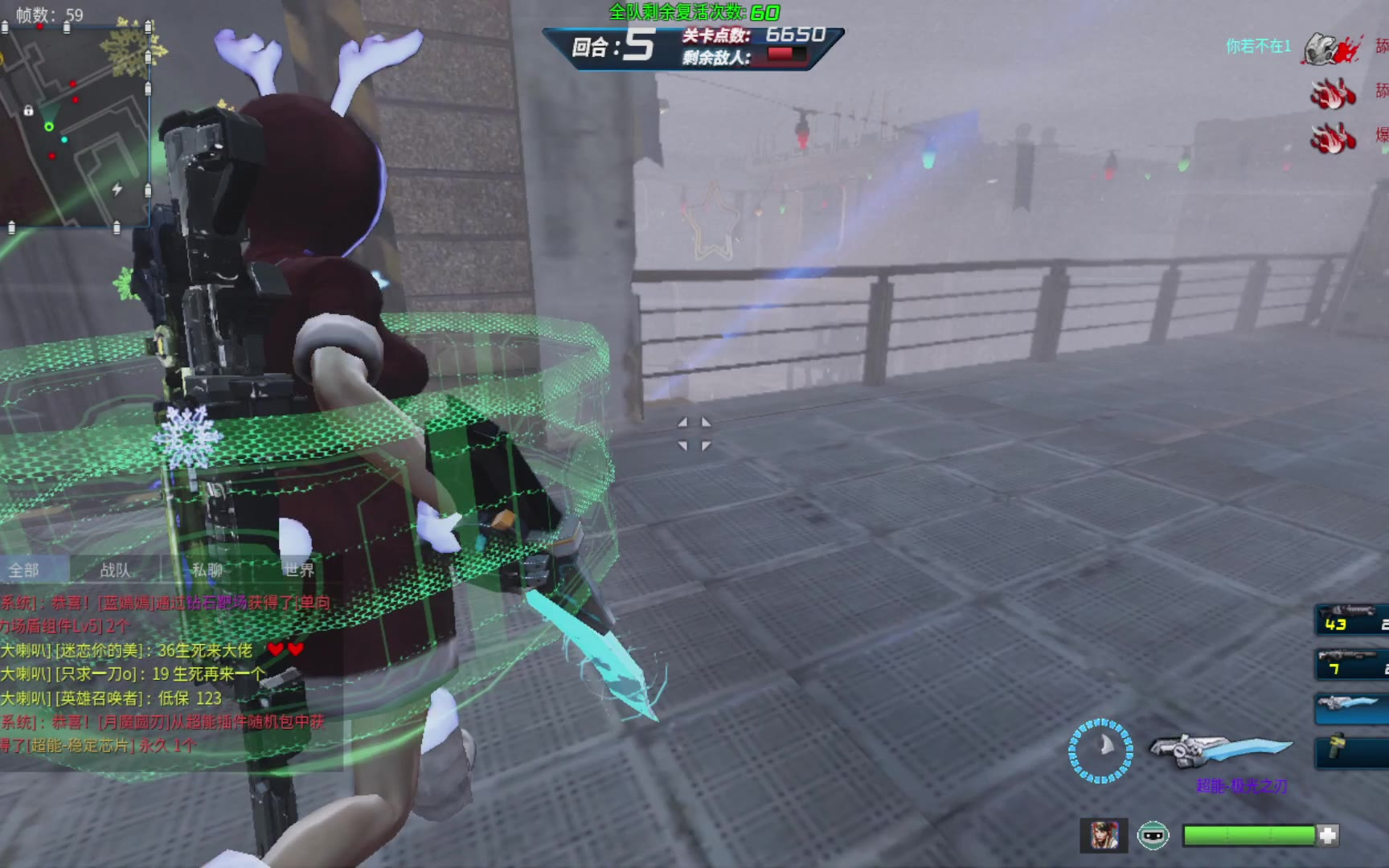Click the equipped 超能-极光之刃 weapon icon
This screenshot has height=868, width=1389.
(x=1219, y=749)
